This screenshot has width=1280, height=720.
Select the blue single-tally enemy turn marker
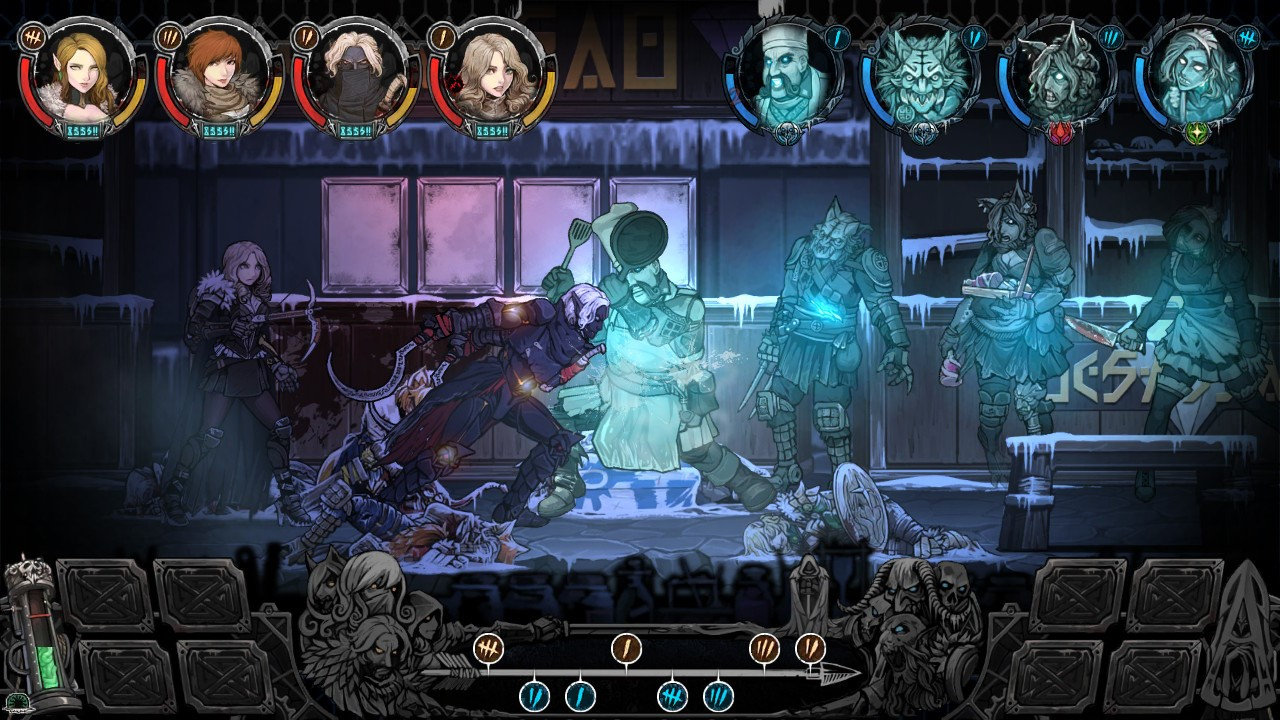580,695
